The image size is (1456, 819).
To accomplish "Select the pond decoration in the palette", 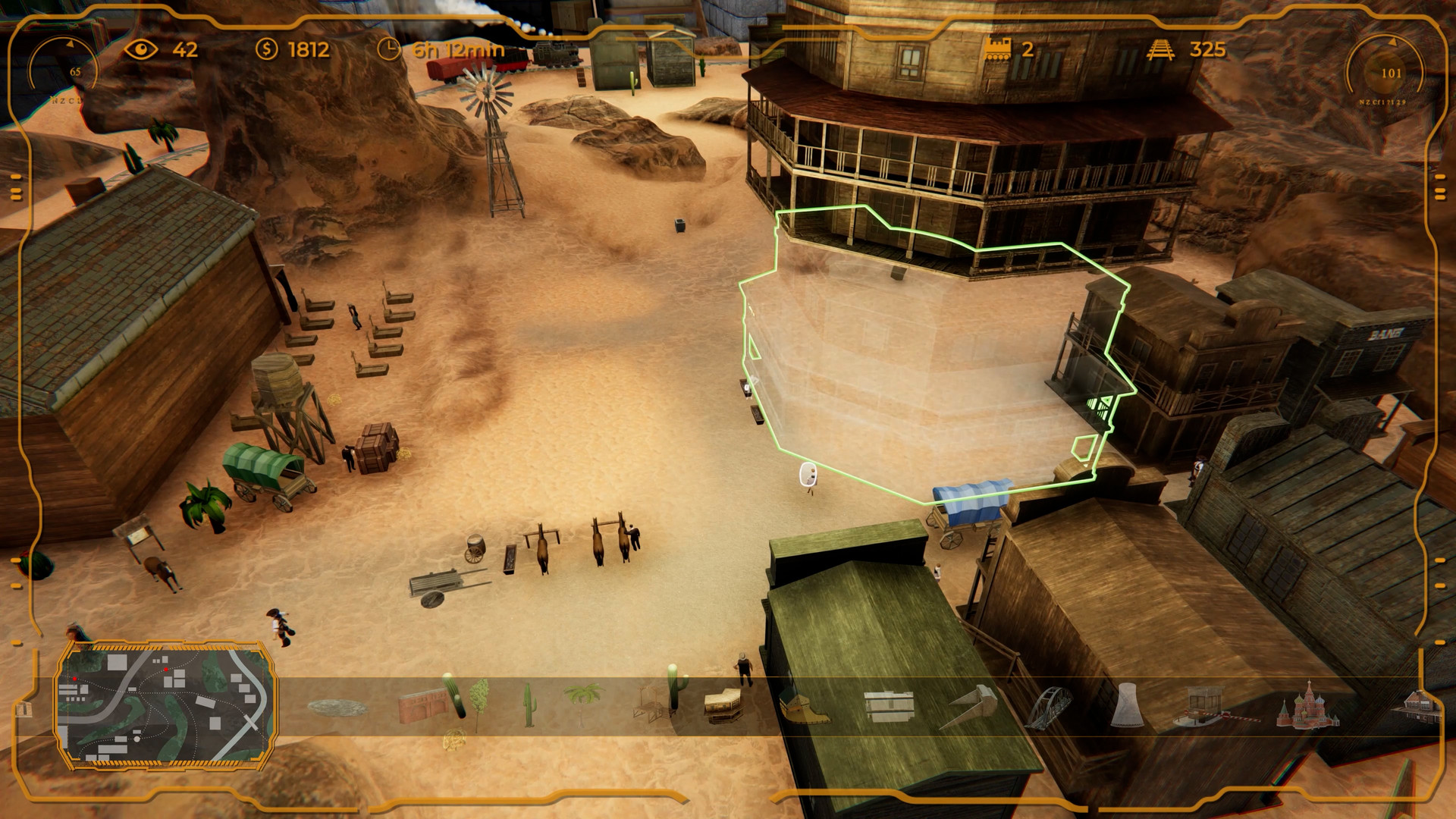I will point(337,707).
